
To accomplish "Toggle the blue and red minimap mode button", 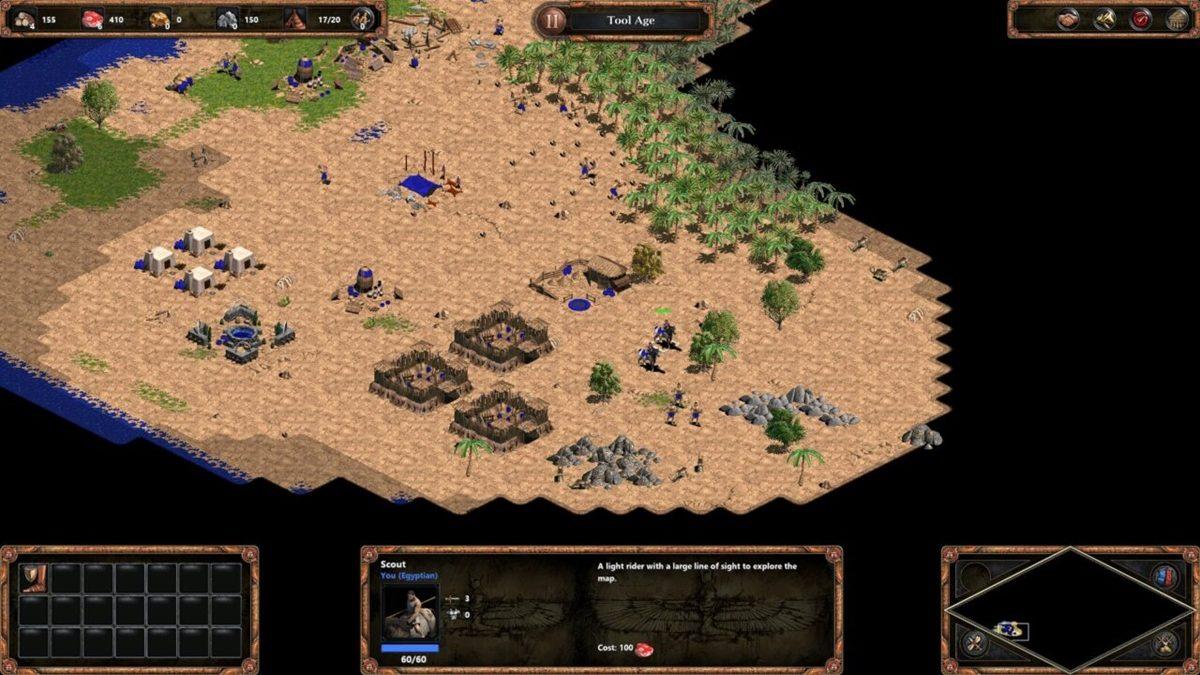I will pos(1164,577).
